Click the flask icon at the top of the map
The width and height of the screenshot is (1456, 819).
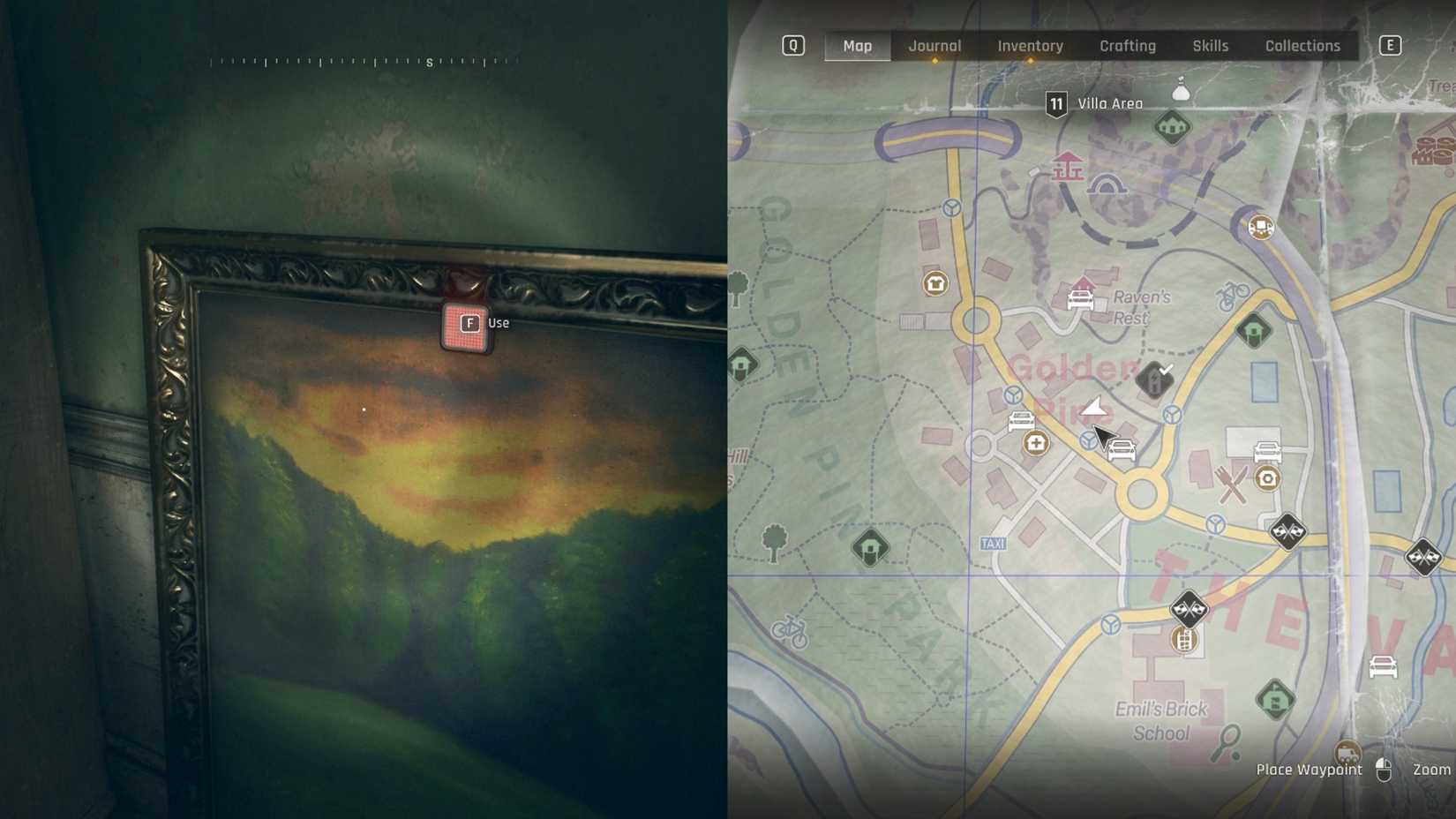click(x=1179, y=88)
